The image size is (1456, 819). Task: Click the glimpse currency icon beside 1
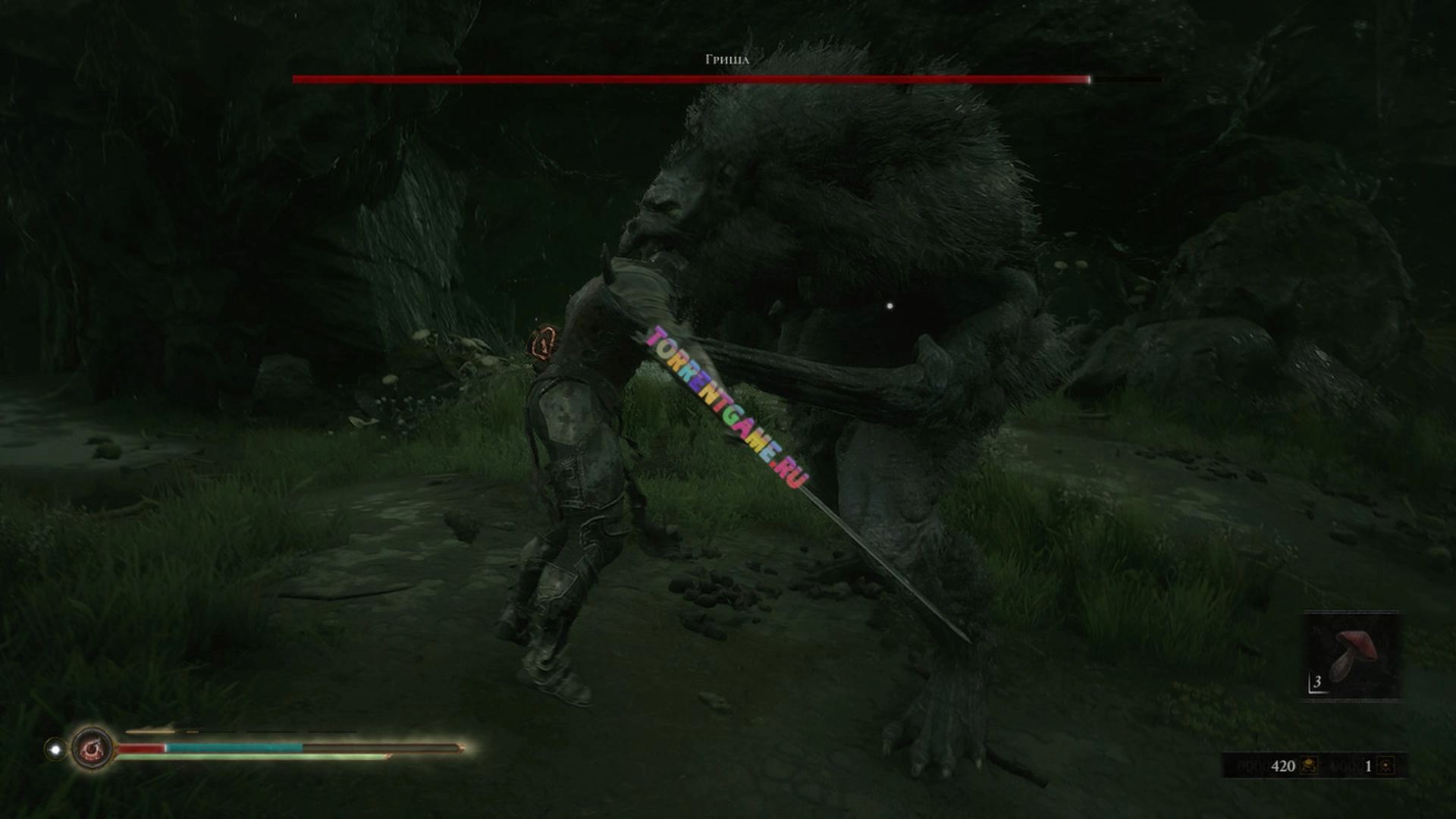[1385, 766]
